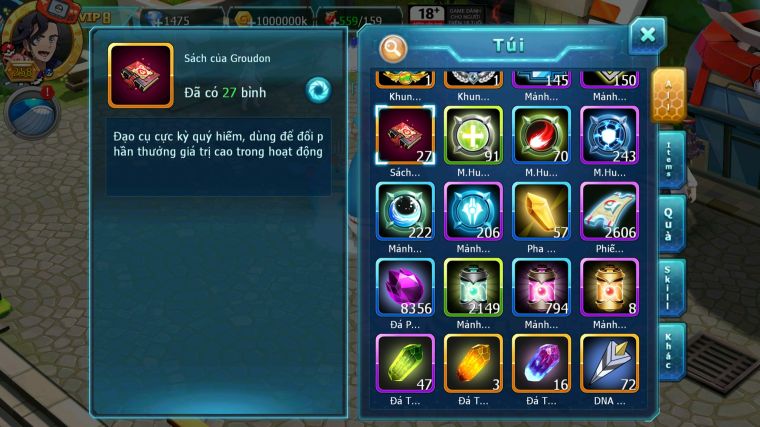Choose the orange stone with 3

pos(473,363)
